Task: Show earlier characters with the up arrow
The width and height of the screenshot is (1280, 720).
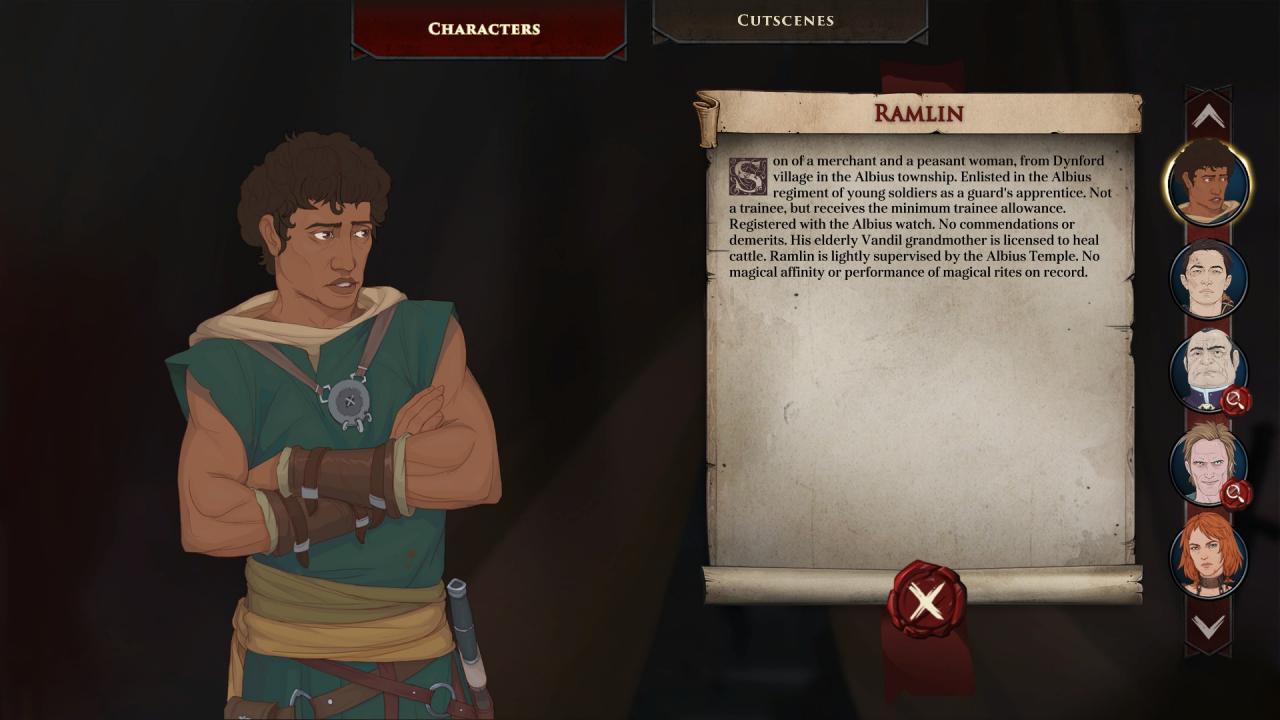Action: (1207, 117)
